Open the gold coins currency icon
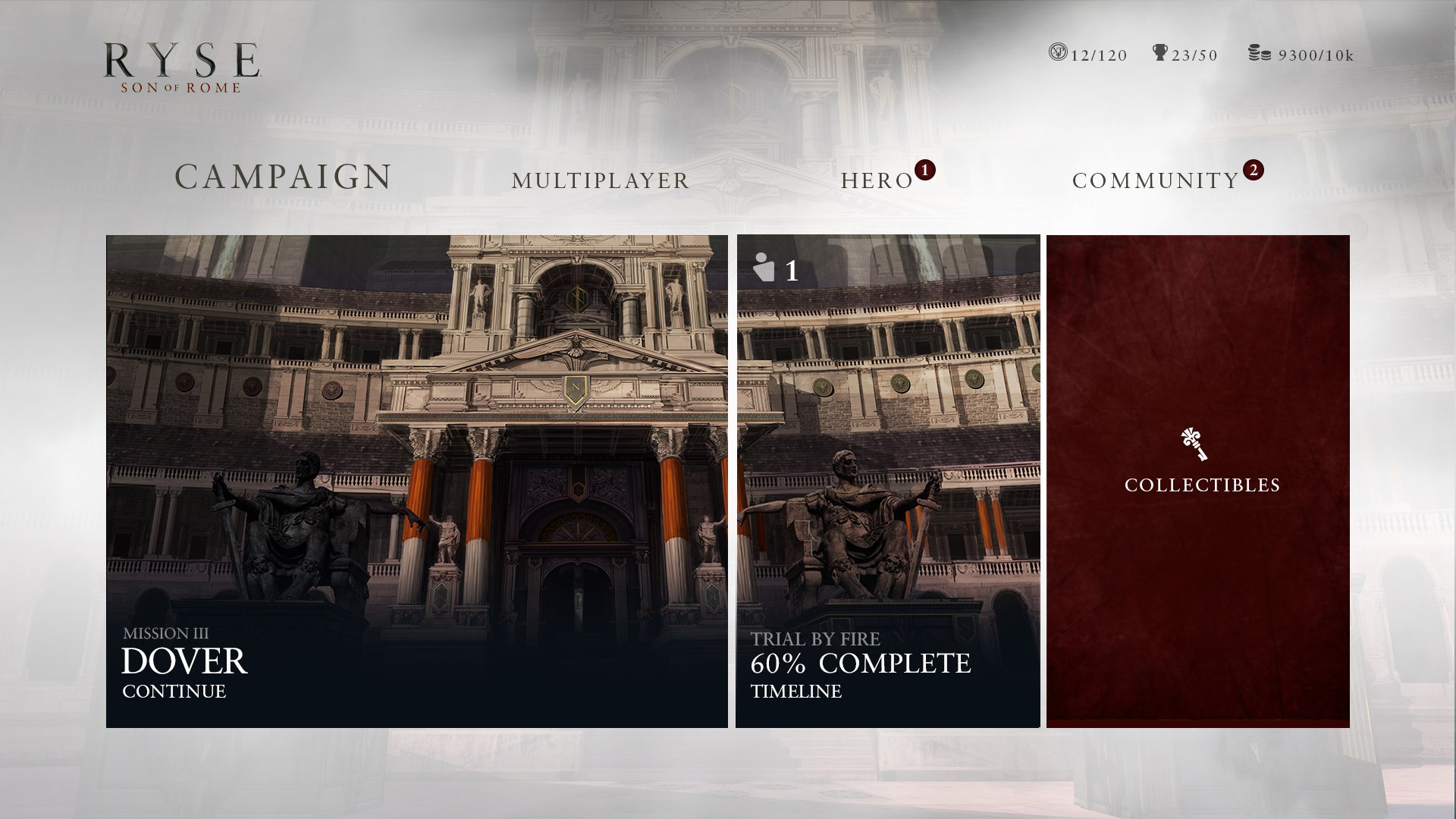 [1259, 54]
